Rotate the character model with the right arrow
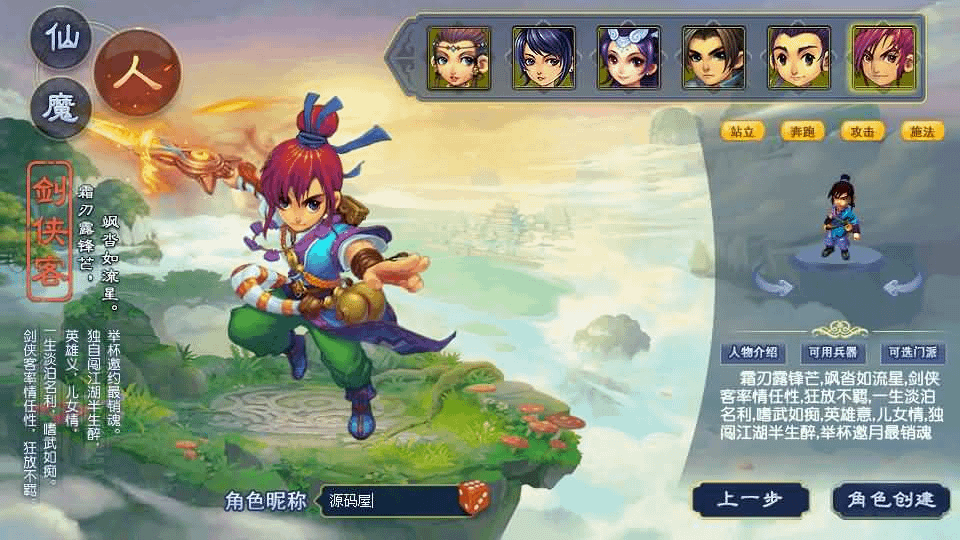The image size is (960, 540). (902, 286)
